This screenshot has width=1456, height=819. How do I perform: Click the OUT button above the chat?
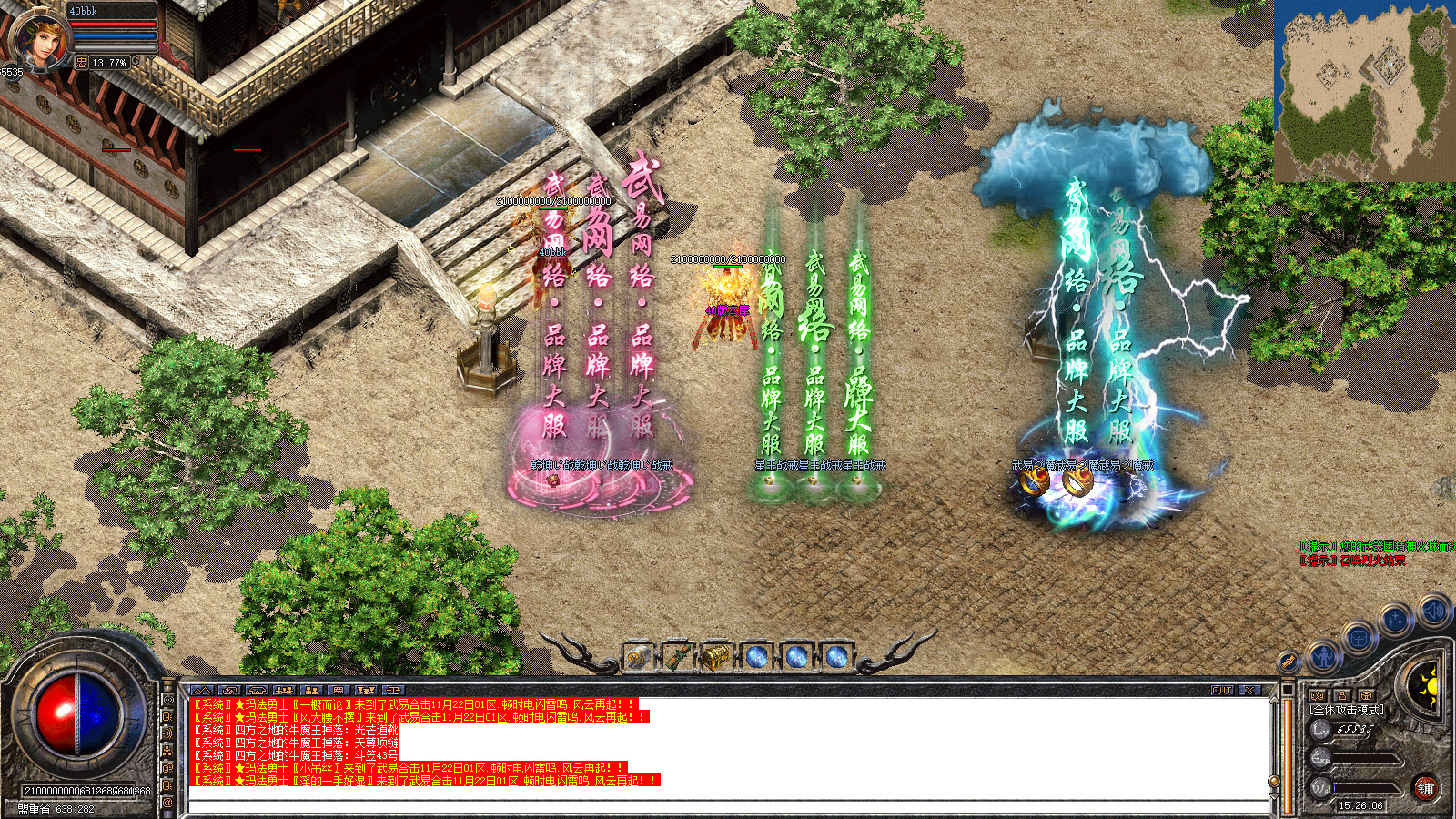[x=1222, y=691]
